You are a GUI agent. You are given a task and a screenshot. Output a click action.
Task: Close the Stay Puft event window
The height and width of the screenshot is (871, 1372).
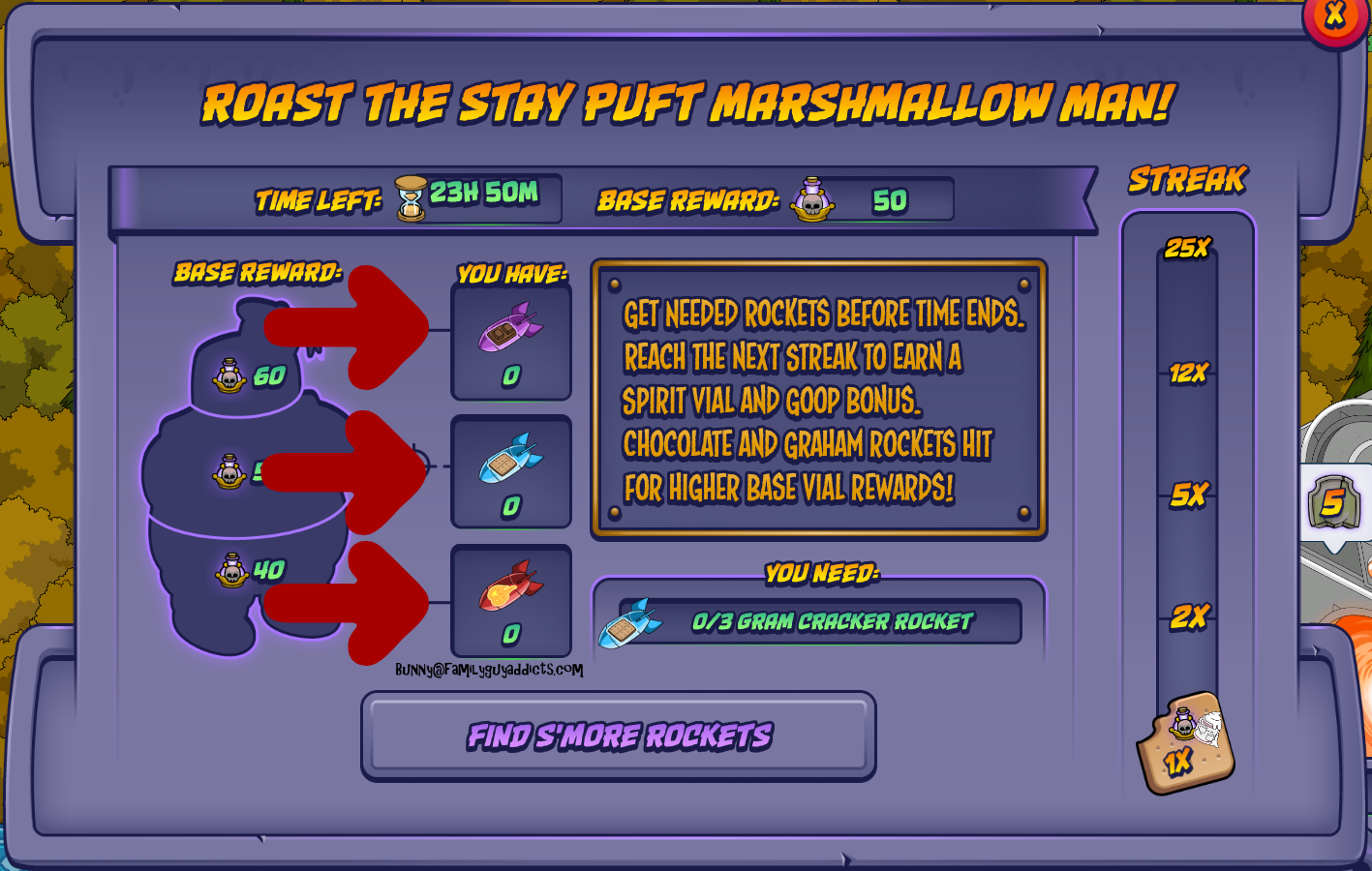[x=1335, y=16]
